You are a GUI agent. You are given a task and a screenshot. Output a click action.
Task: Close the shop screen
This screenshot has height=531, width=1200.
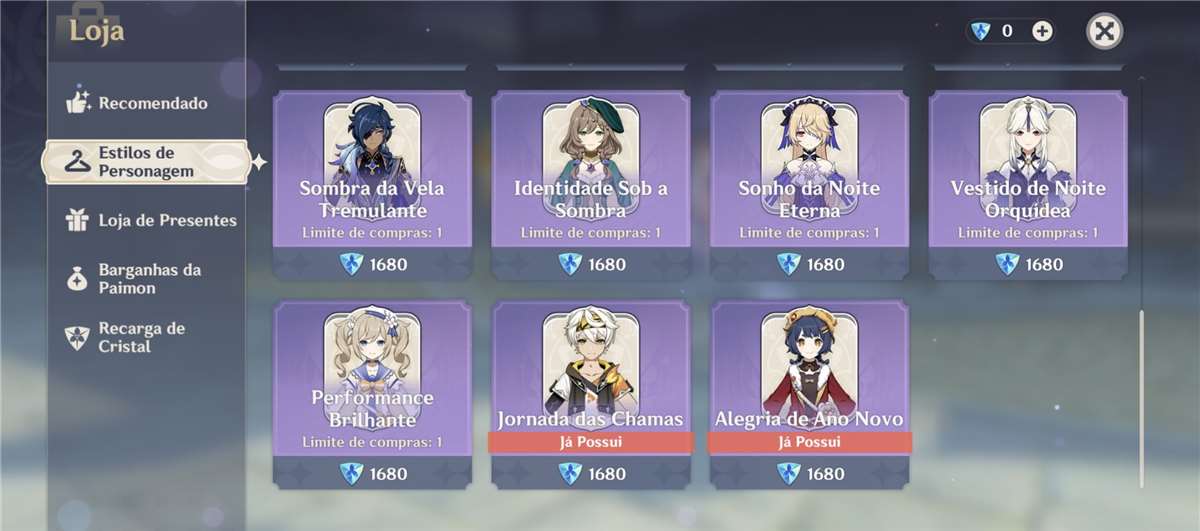1104,31
